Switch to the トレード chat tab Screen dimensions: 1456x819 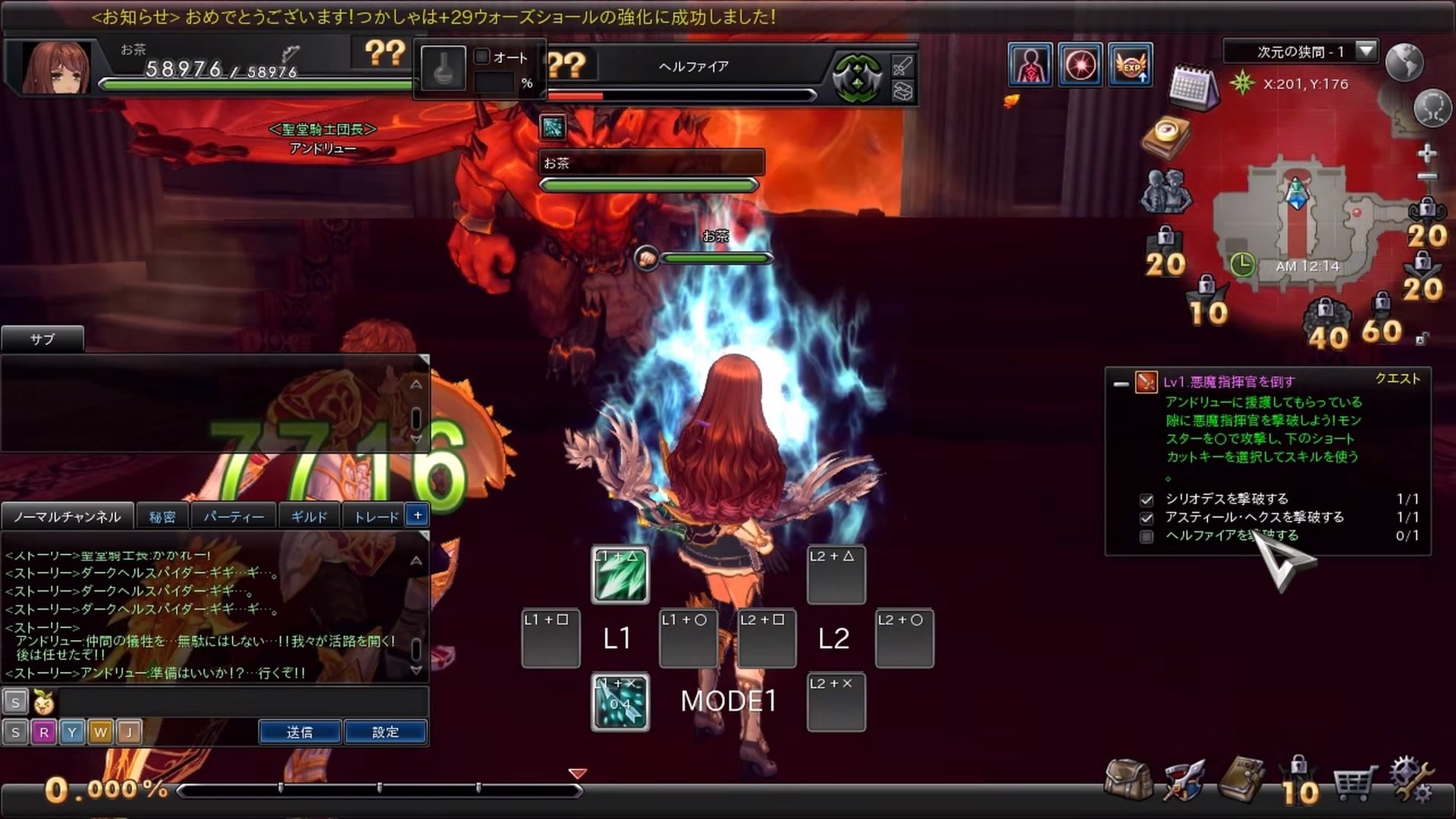[x=376, y=516]
